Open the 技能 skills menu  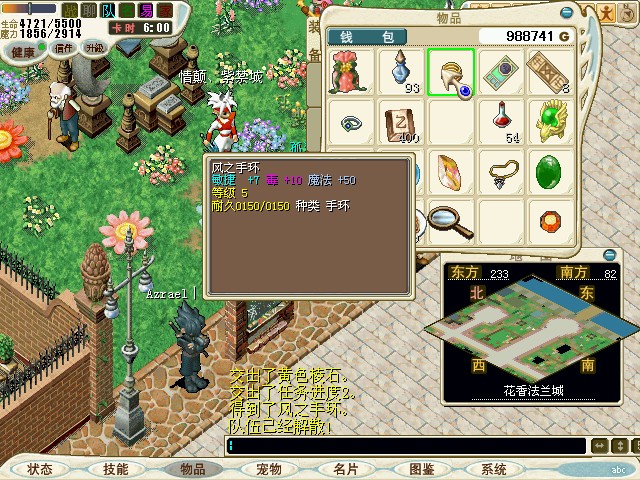pyautogui.click(x=116, y=469)
